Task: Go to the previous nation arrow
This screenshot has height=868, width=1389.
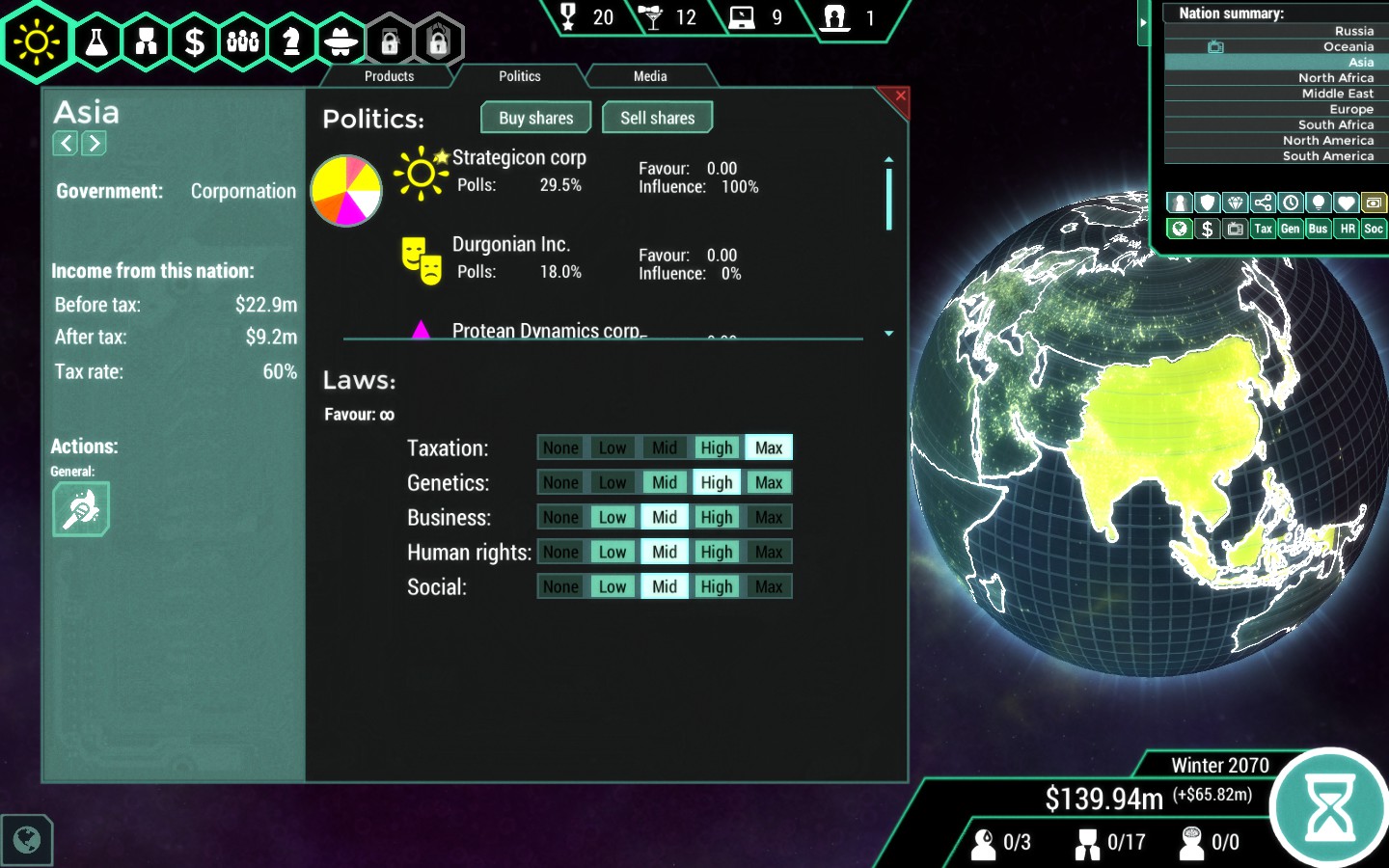Action: tap(66, 144)
